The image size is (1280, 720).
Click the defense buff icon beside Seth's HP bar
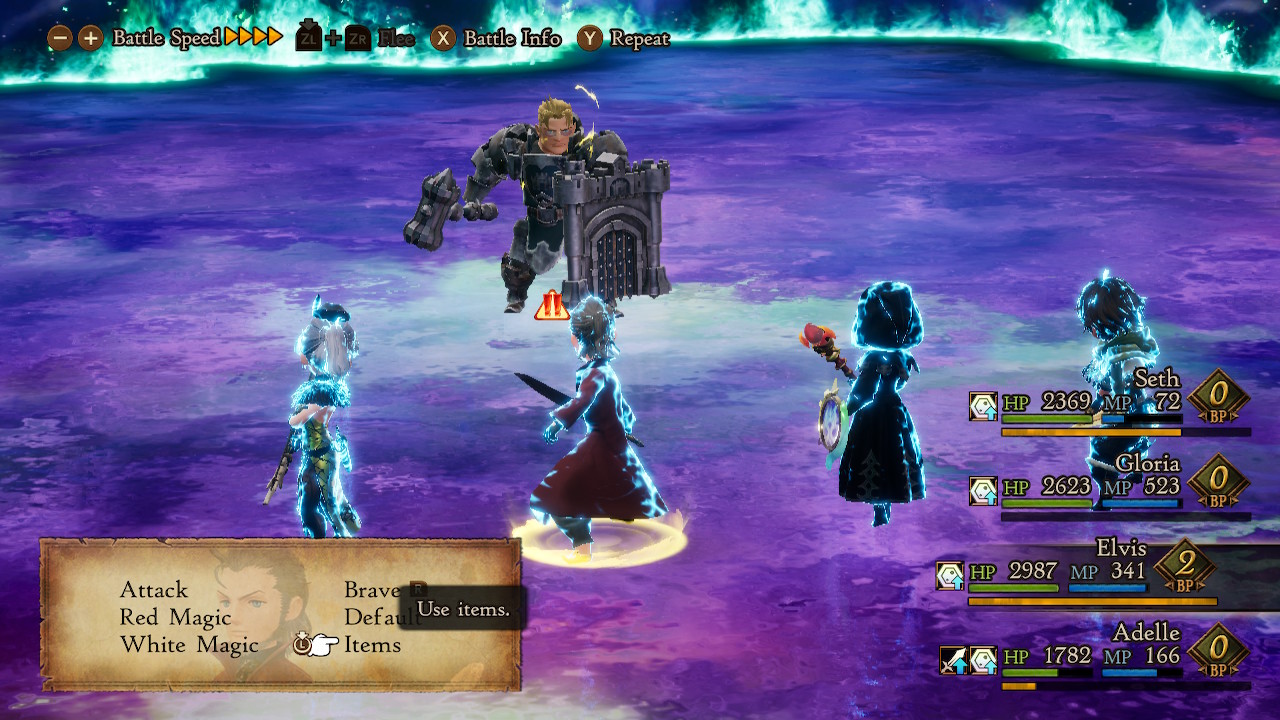(x=982, y=404)
